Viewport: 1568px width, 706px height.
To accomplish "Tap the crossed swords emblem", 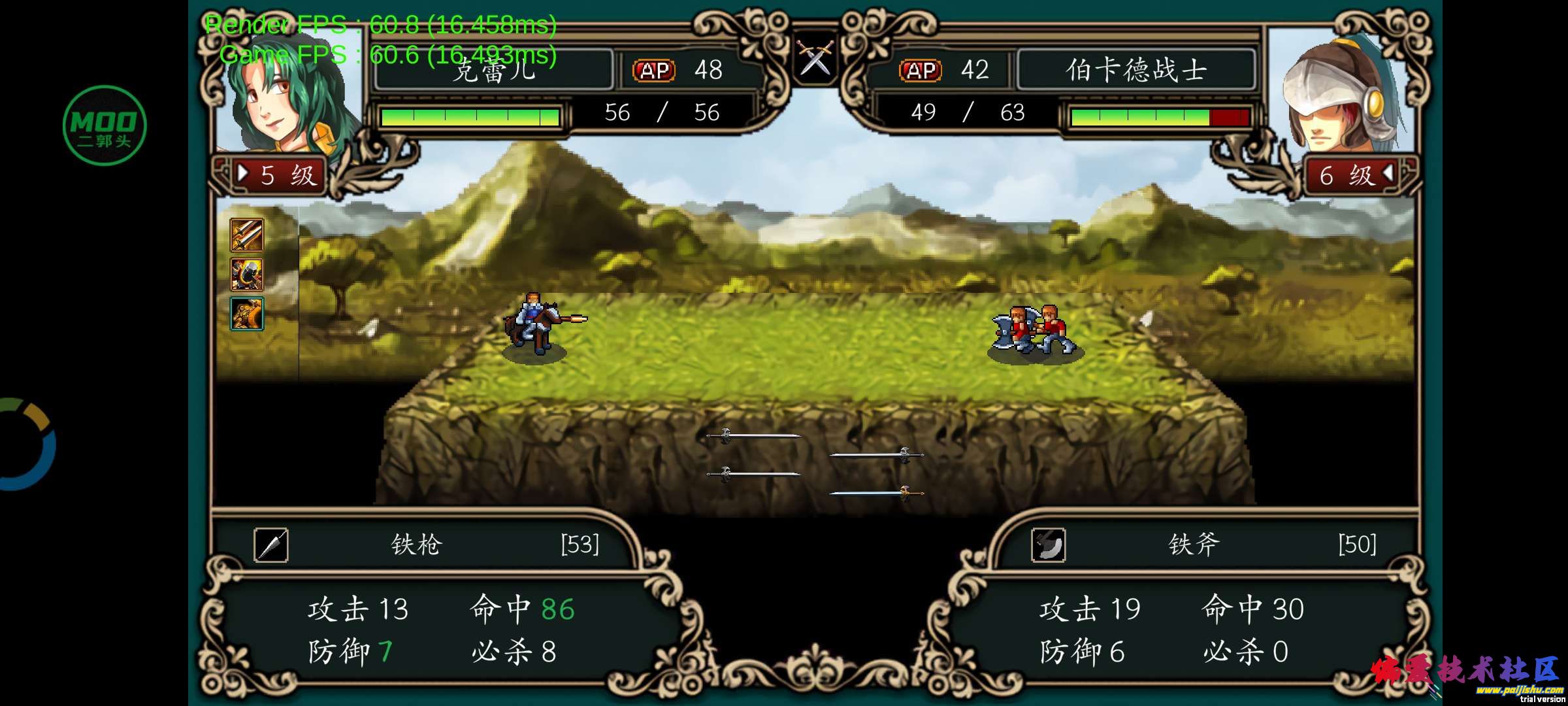I will click(x=815, y=58).
